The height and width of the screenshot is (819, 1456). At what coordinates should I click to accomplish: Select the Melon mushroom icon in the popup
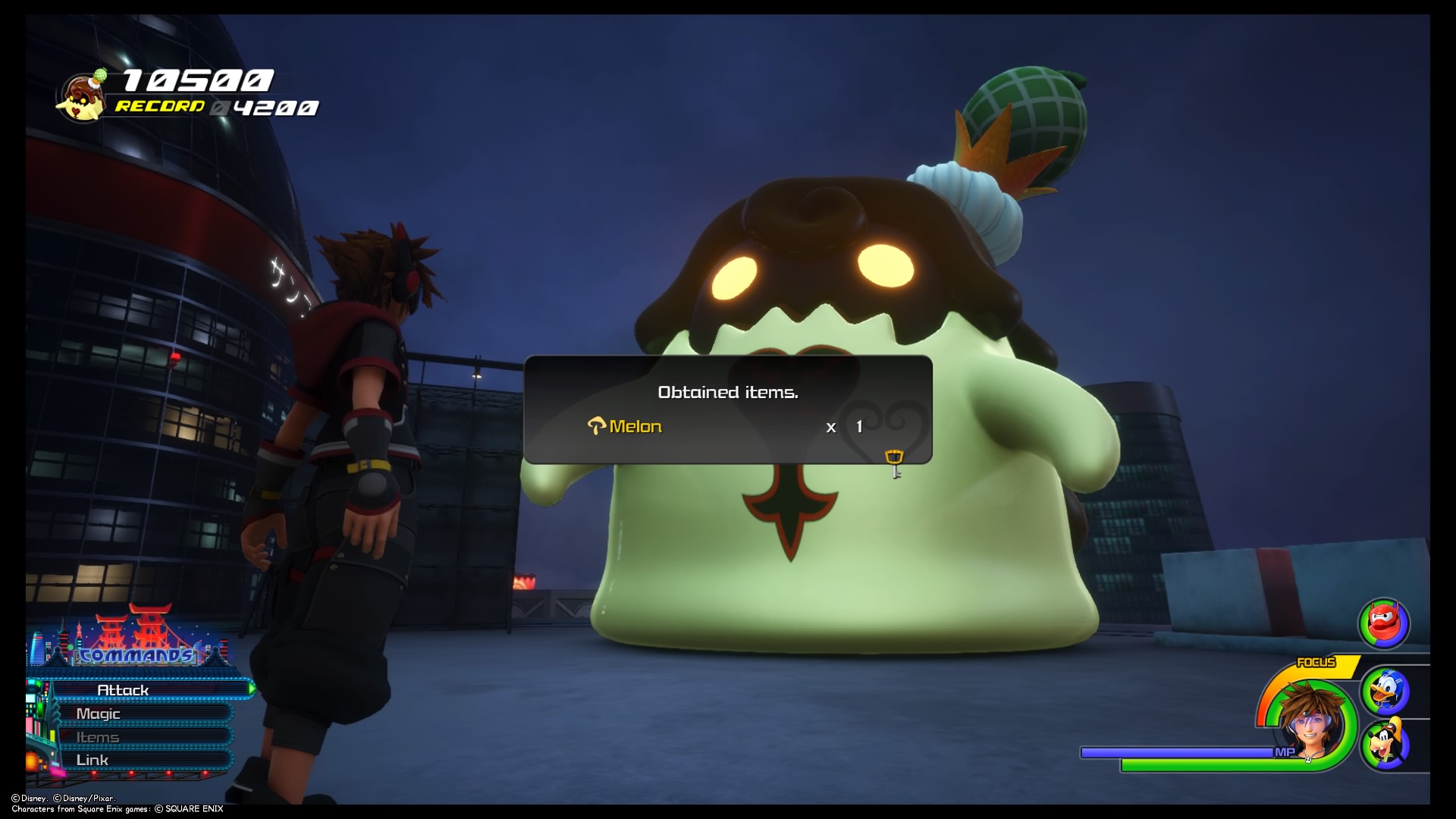596,426
